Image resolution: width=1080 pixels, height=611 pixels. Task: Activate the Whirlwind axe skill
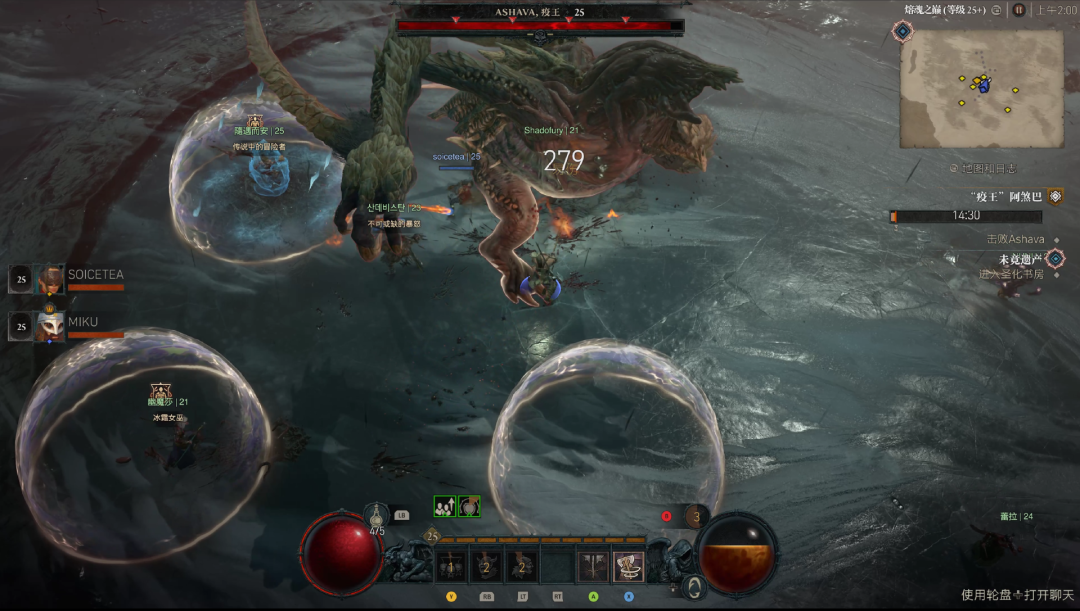(628, 567)
